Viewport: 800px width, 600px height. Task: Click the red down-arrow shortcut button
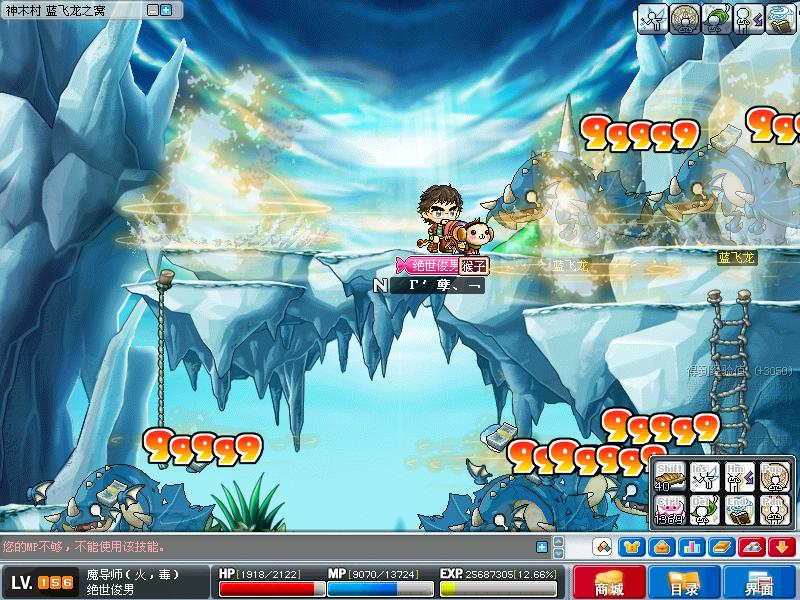point(780,546)
